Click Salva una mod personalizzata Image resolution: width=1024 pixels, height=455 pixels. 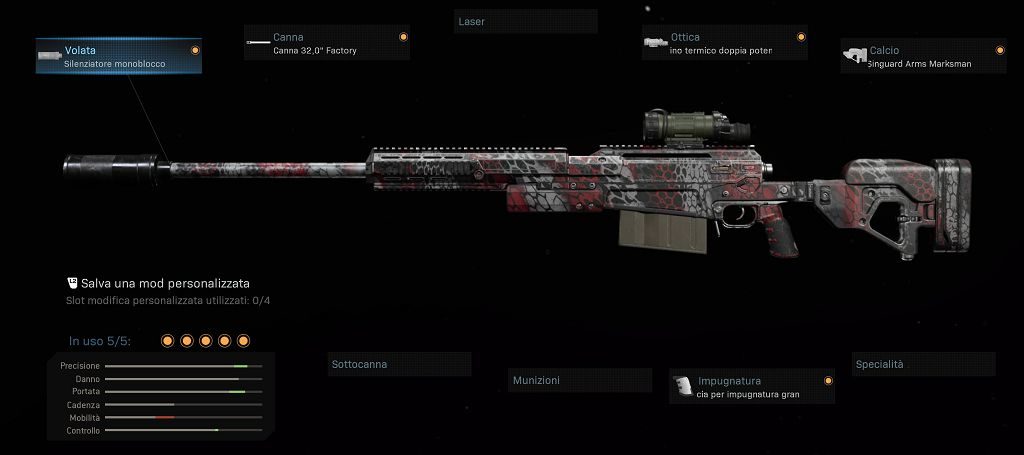165,284
